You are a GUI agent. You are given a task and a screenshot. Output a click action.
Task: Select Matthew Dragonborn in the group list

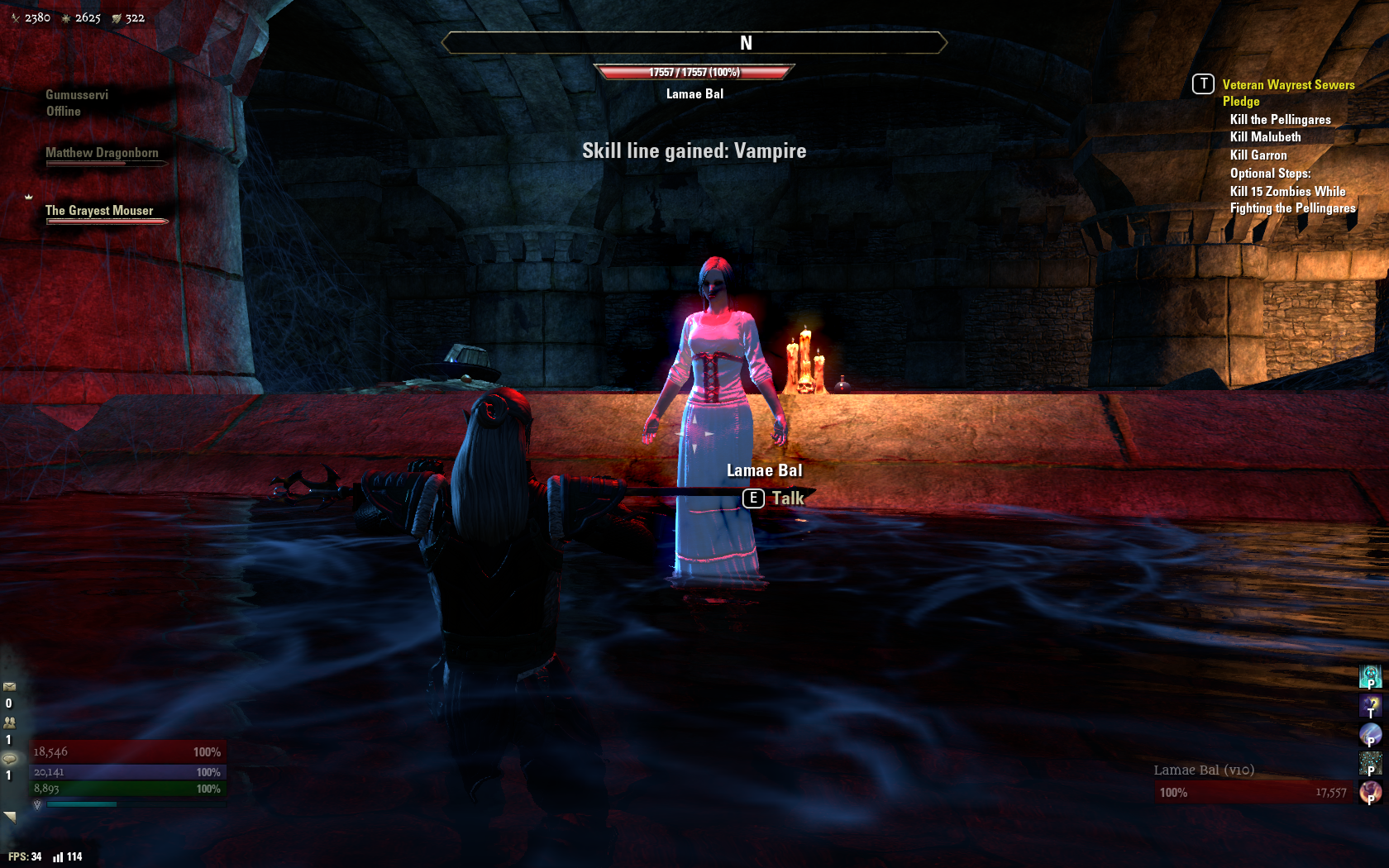point(102,154)
